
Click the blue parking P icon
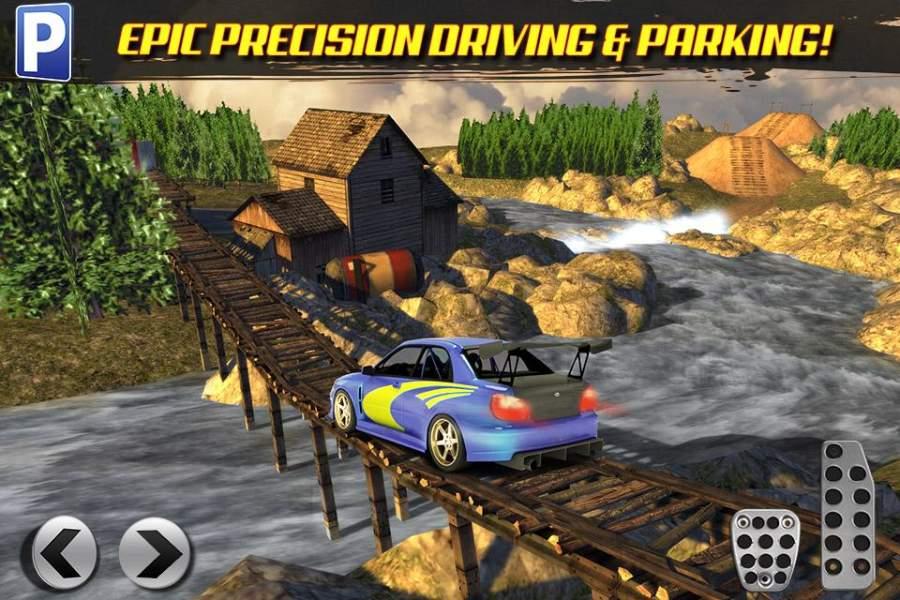[x=44, y=42]
